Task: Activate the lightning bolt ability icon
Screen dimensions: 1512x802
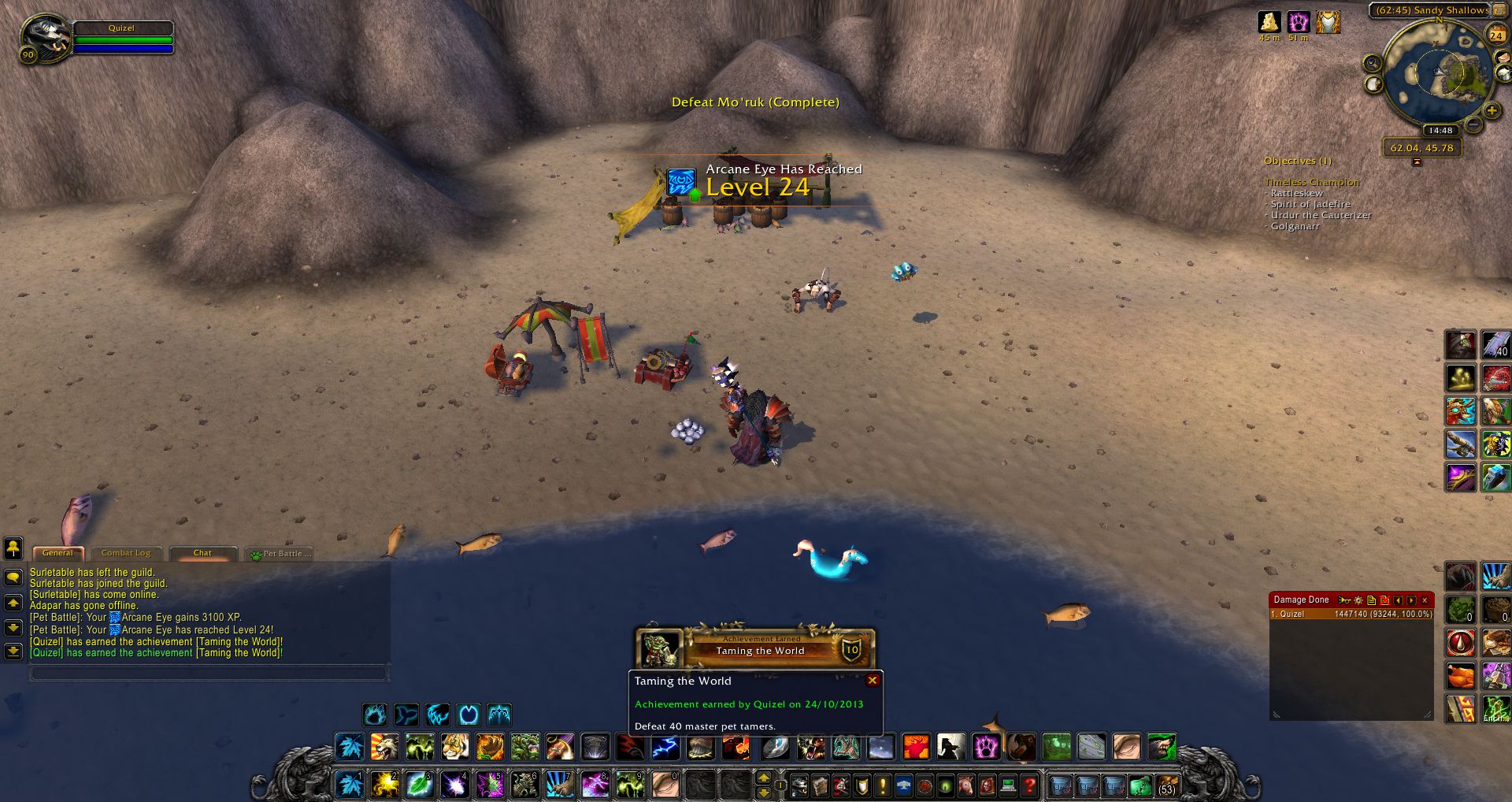Action: [x=665, y=746]
